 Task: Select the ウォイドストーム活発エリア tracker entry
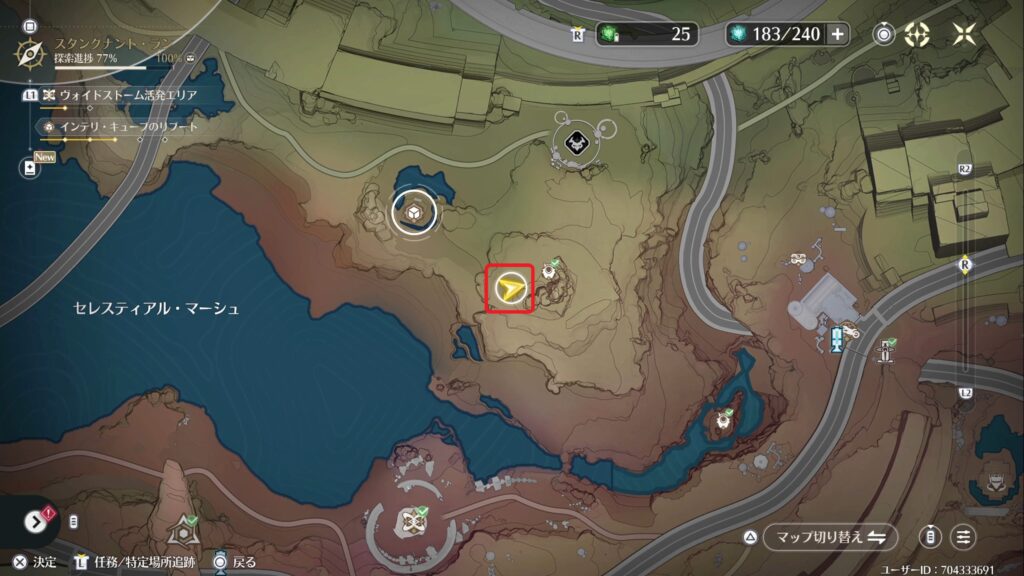point(128,95)
